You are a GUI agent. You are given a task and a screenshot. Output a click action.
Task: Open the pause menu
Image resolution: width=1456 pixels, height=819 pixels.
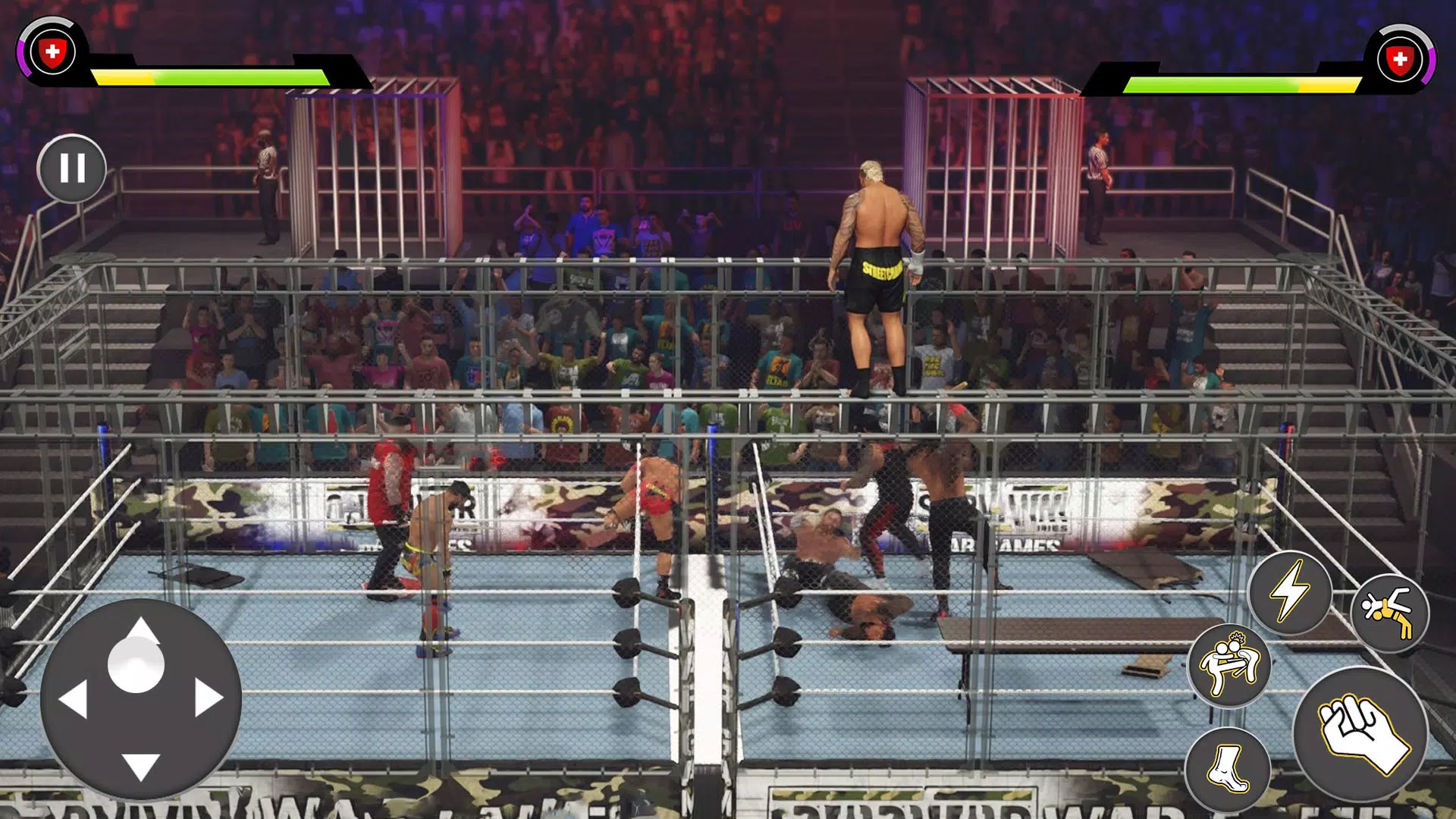click(x=72, y=168)
